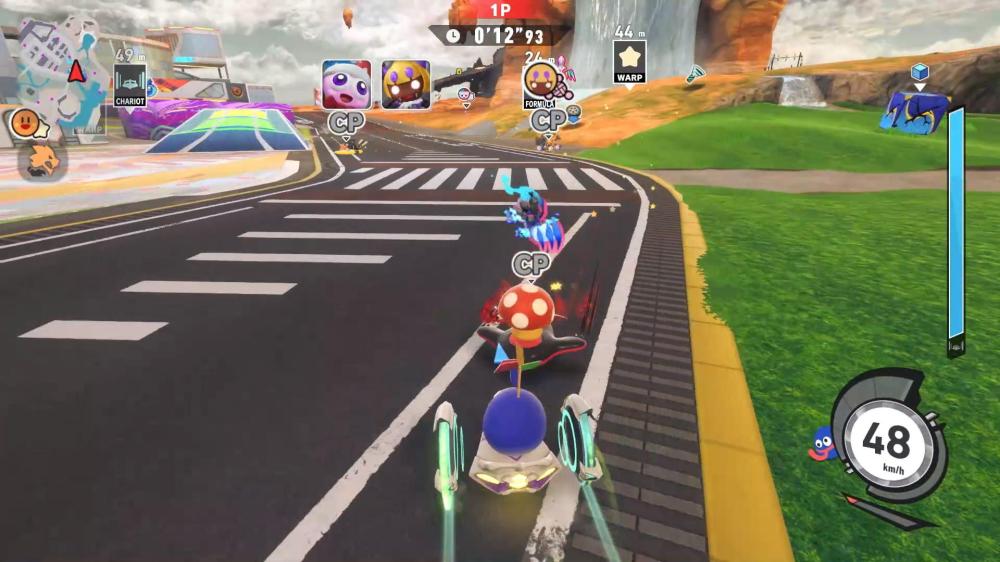Screen dimensions: 1000x562
Task: Select the FORMULA rival marker
Action: [x=540, y=80]
